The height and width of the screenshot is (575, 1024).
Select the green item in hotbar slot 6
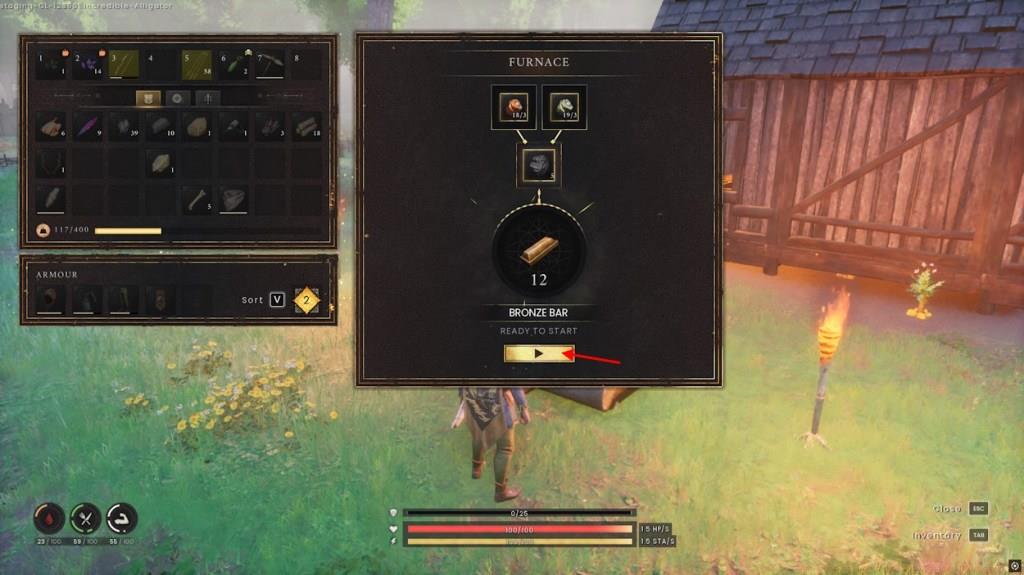(234, 64)
